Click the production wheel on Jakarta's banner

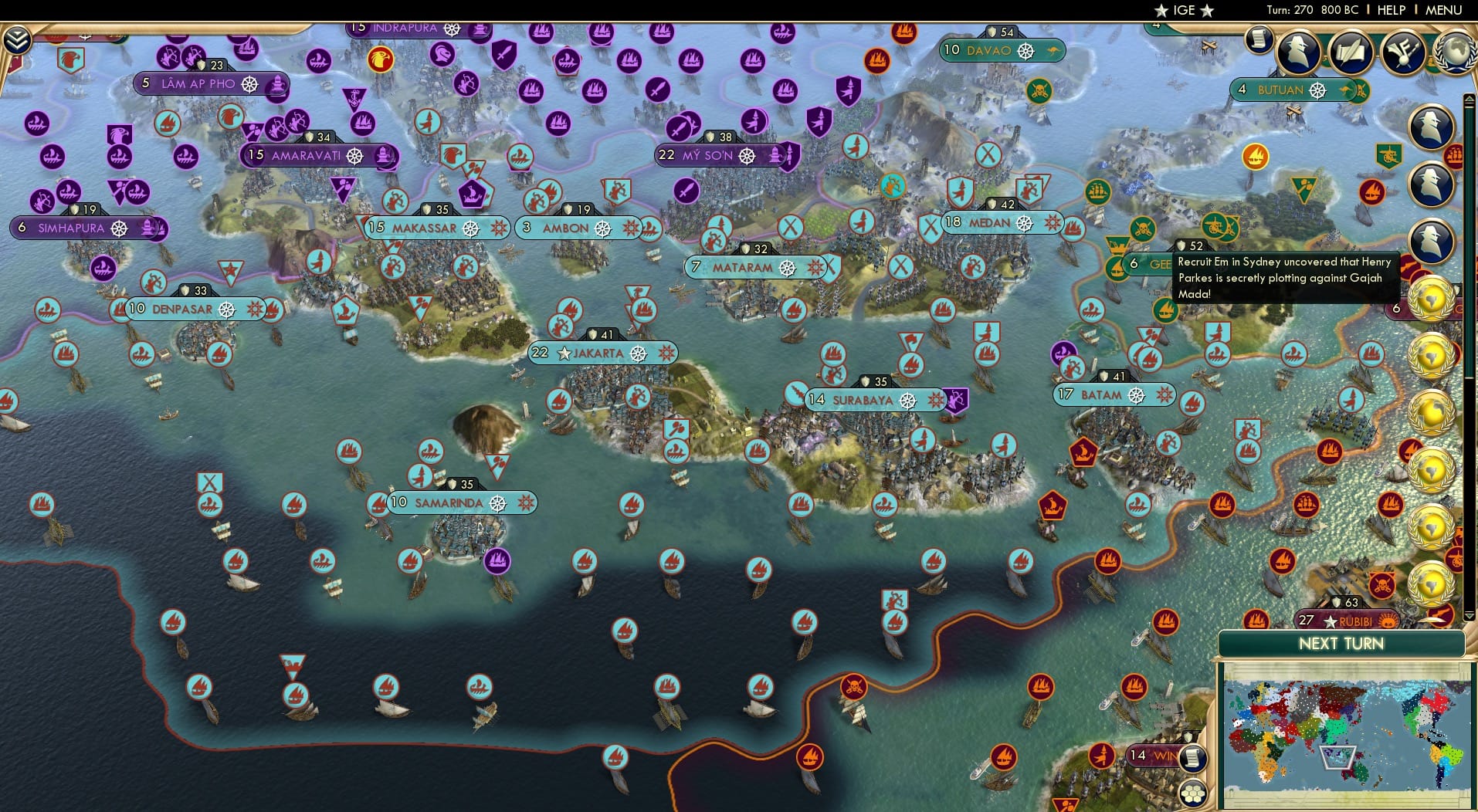tap(639, 353)
